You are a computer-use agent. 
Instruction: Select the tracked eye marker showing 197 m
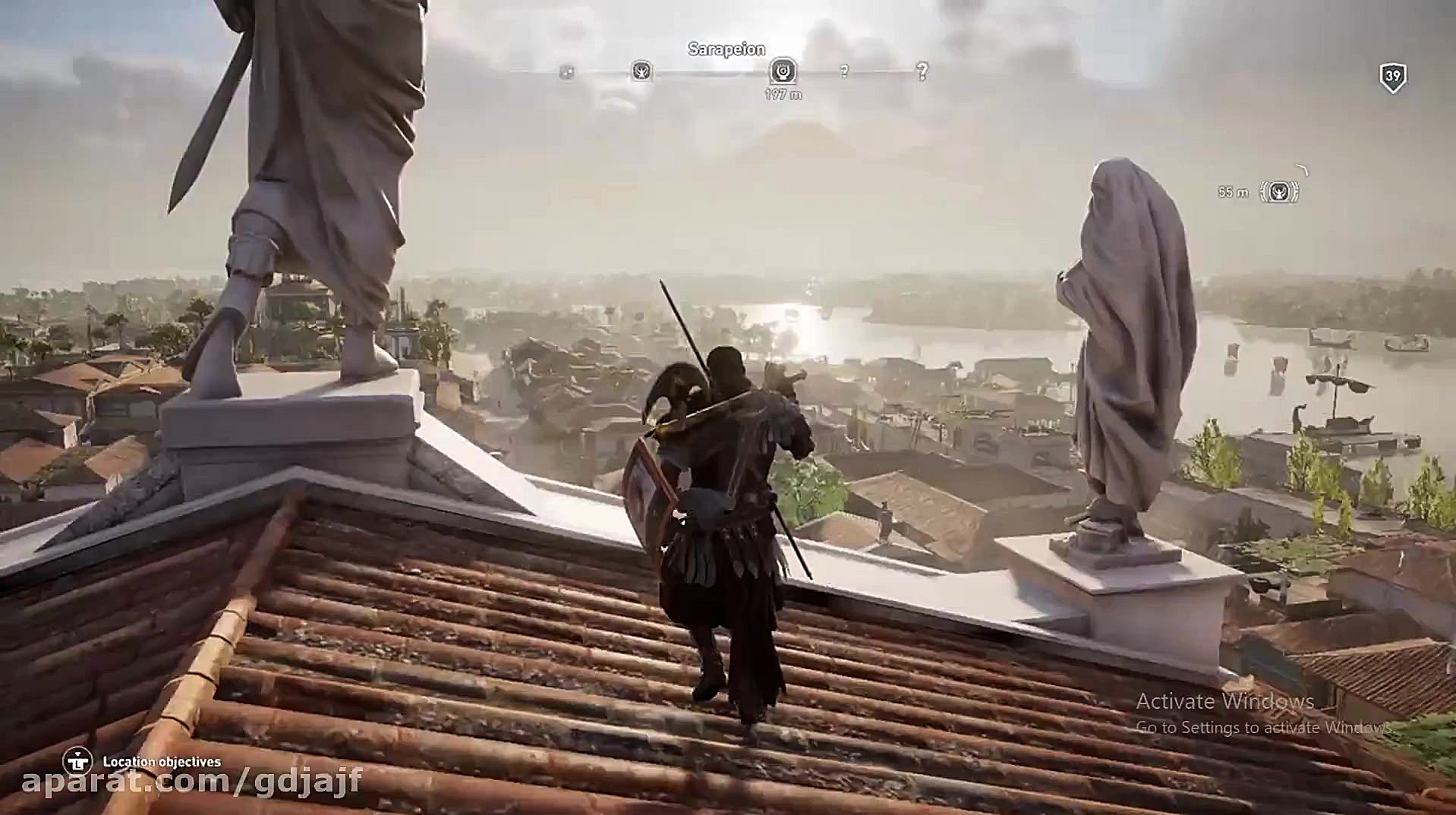pyautogui.click(x=783, y=71)
